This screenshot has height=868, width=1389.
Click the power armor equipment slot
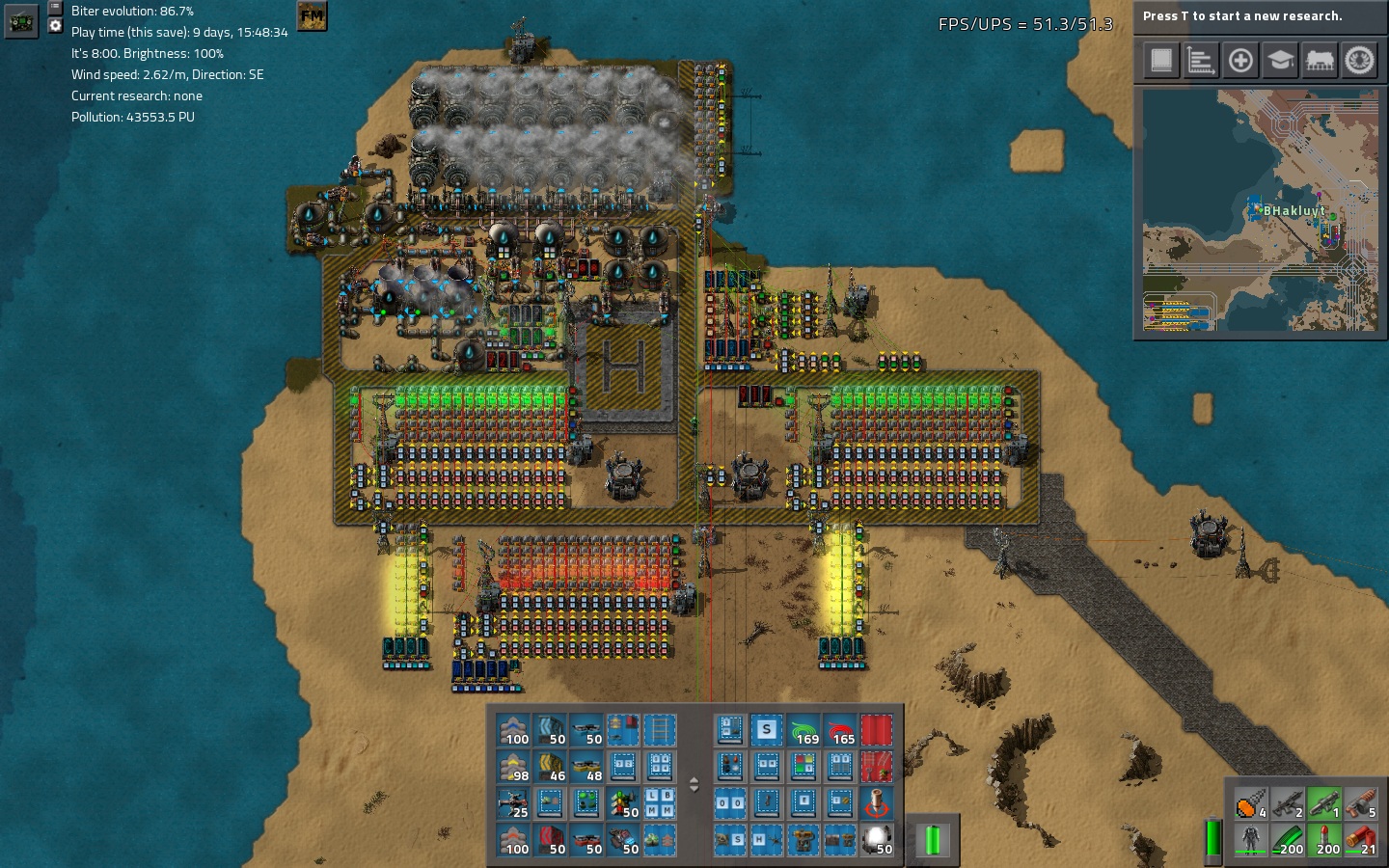(1250, 840)
